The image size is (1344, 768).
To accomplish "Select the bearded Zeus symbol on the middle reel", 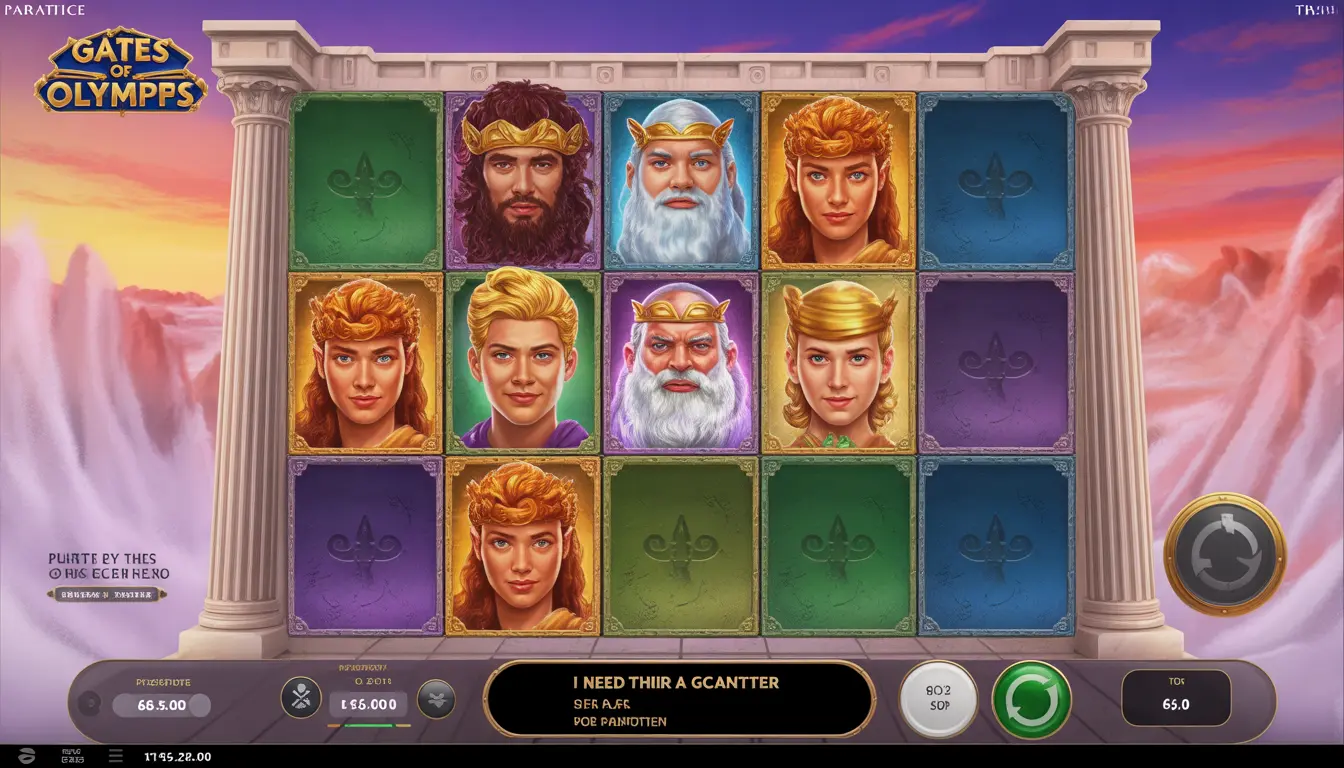I will (681, 363).
